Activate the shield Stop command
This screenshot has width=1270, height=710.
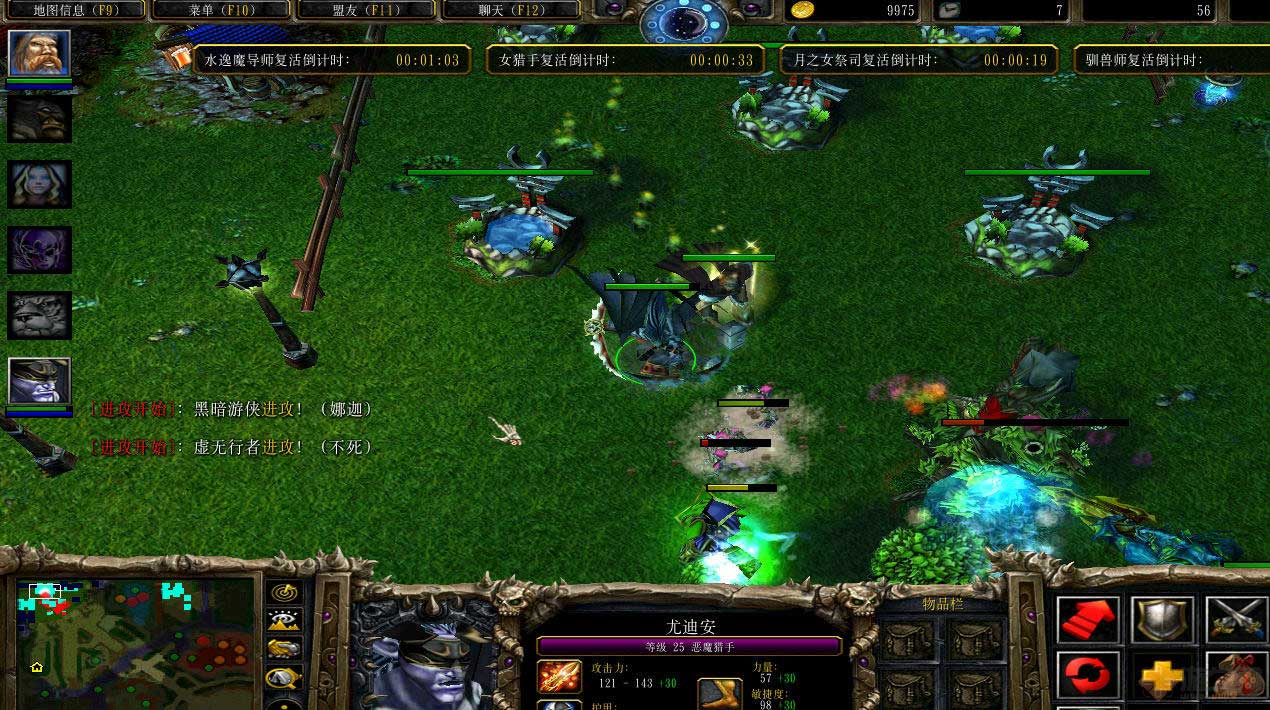(x=1162, y=620)
